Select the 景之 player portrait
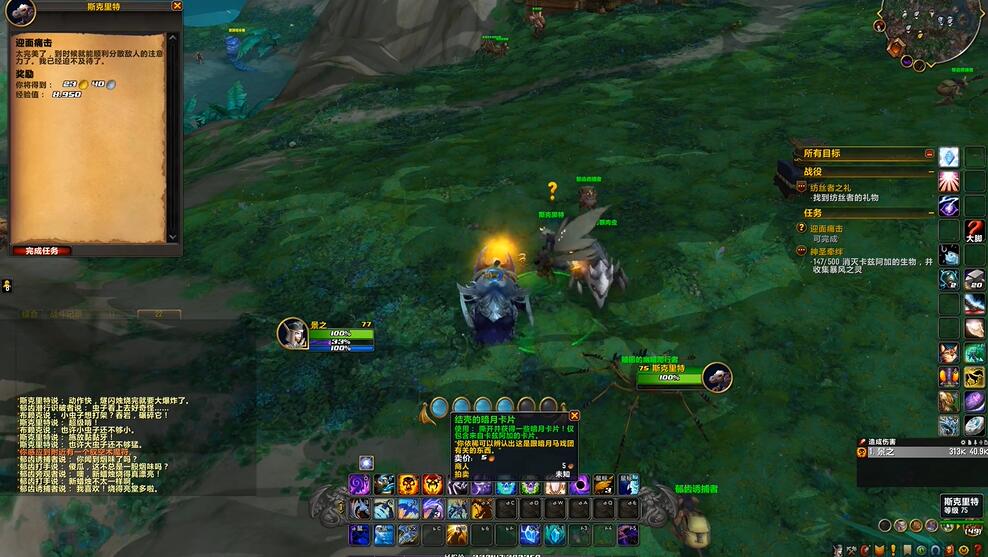Screen dimensions: 988x557 293,334
